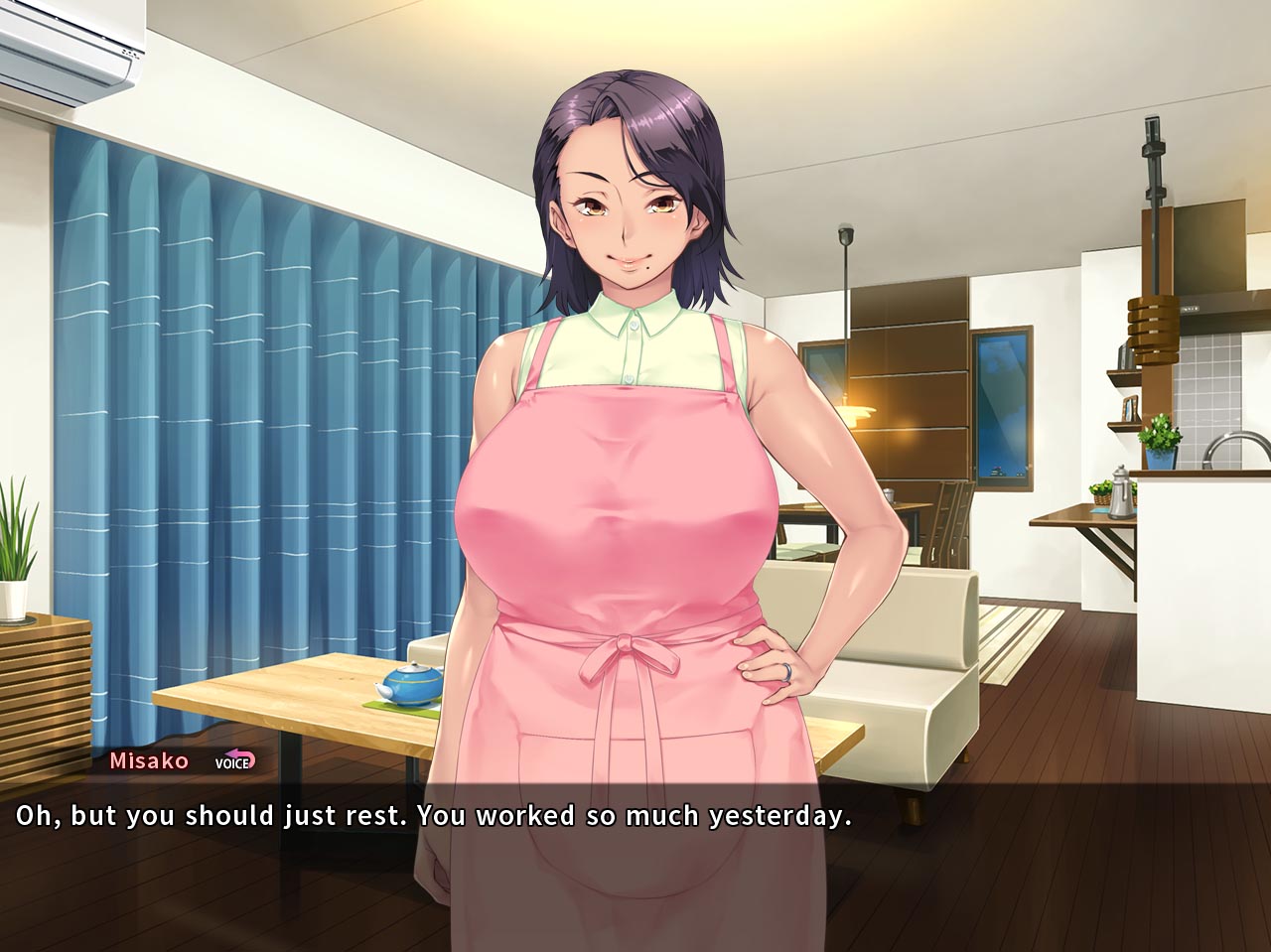Replay Misako's voice line
Screen dimensions: 1271x952
click(x=235, y=761)
